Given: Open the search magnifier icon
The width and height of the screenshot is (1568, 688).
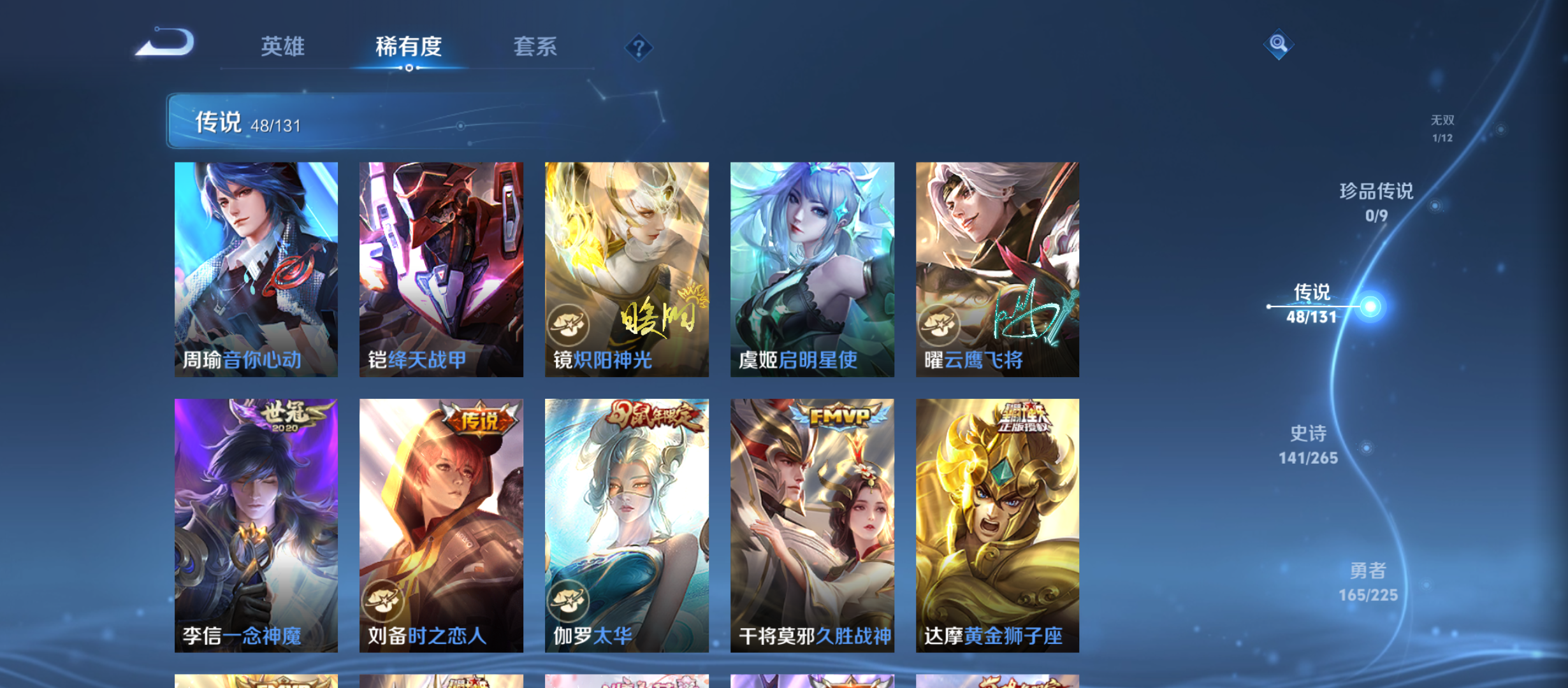Looking at the screenshot, I should click(x=1278, y=45).
